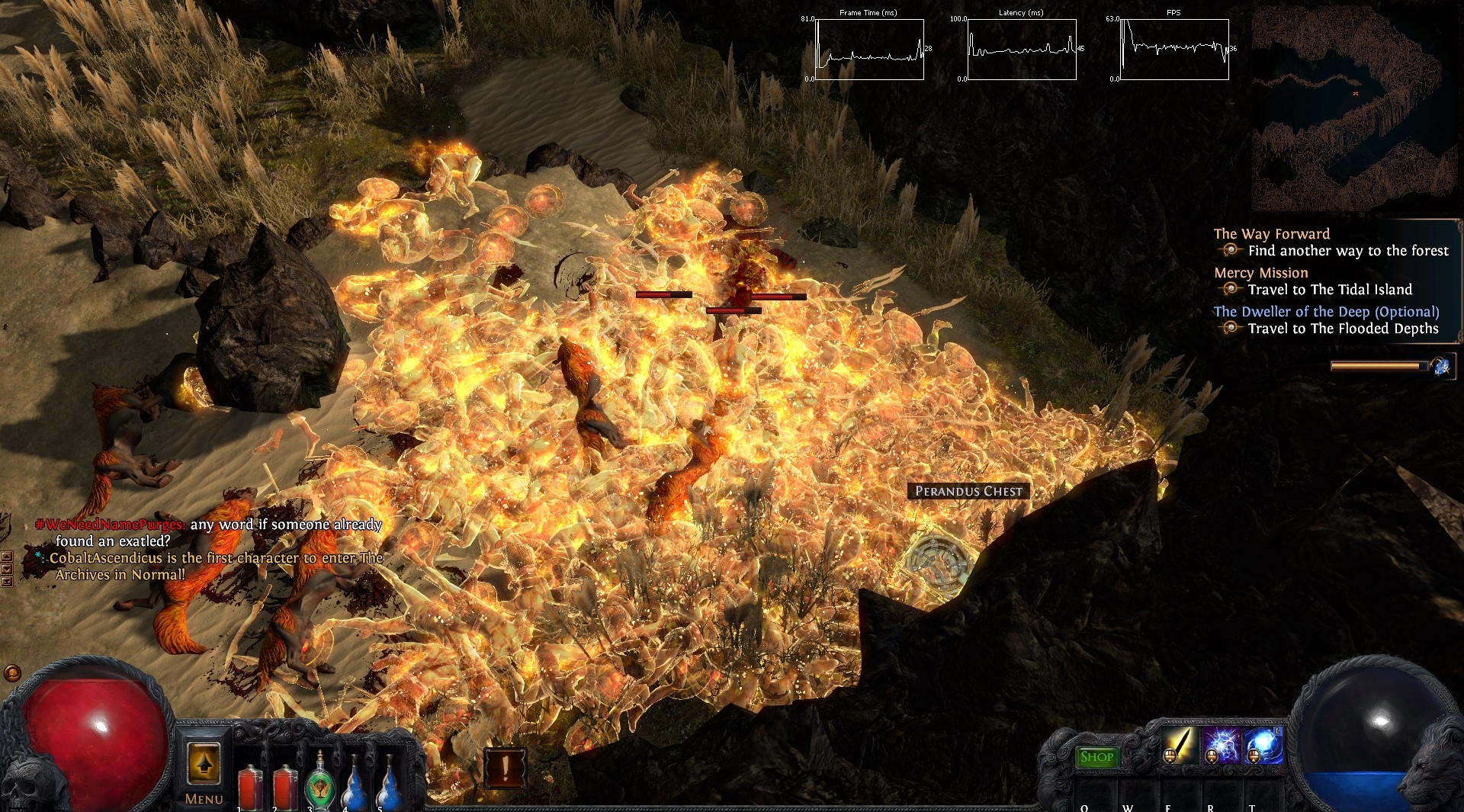
Task: Select The Way Forward quest entry
Action: tap(1271, 234)
